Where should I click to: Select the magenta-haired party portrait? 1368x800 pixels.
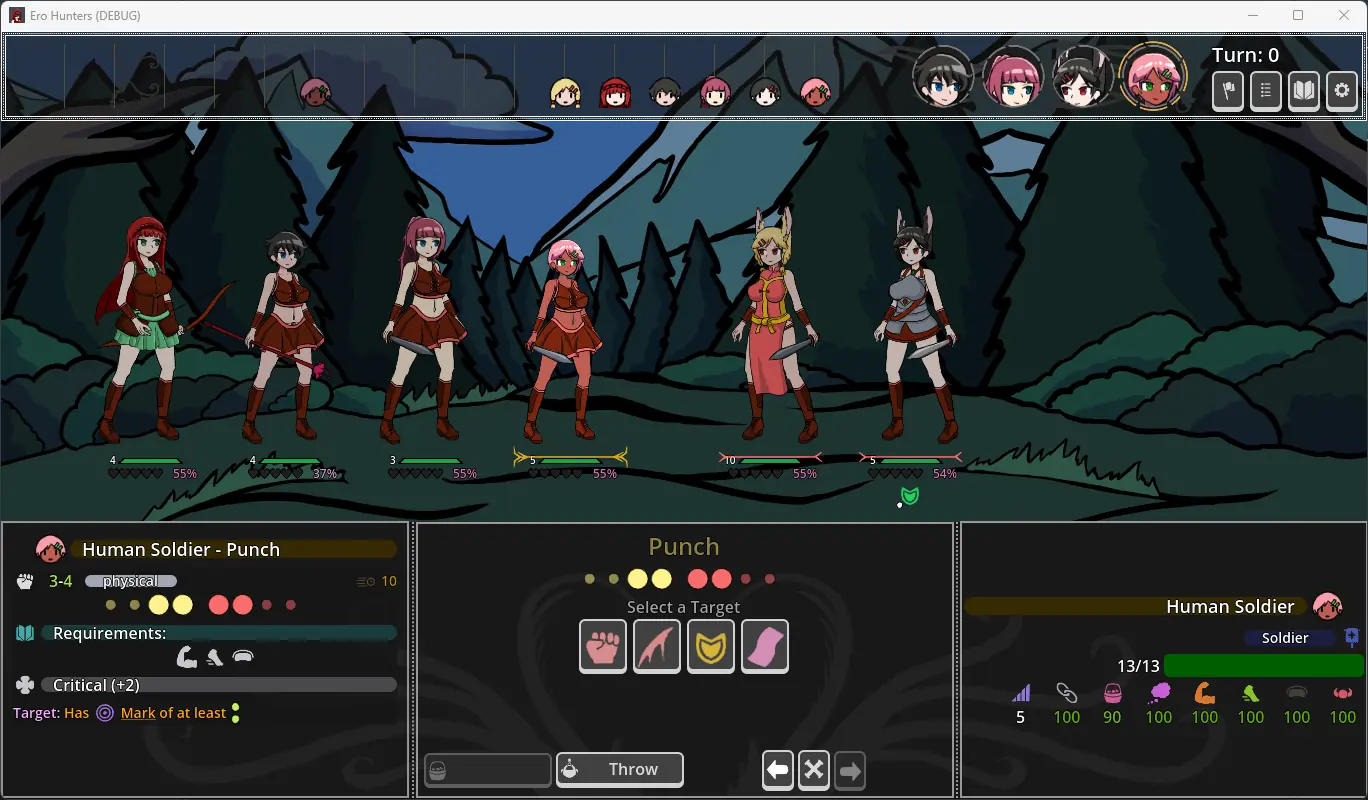[x=1013, y=77]
